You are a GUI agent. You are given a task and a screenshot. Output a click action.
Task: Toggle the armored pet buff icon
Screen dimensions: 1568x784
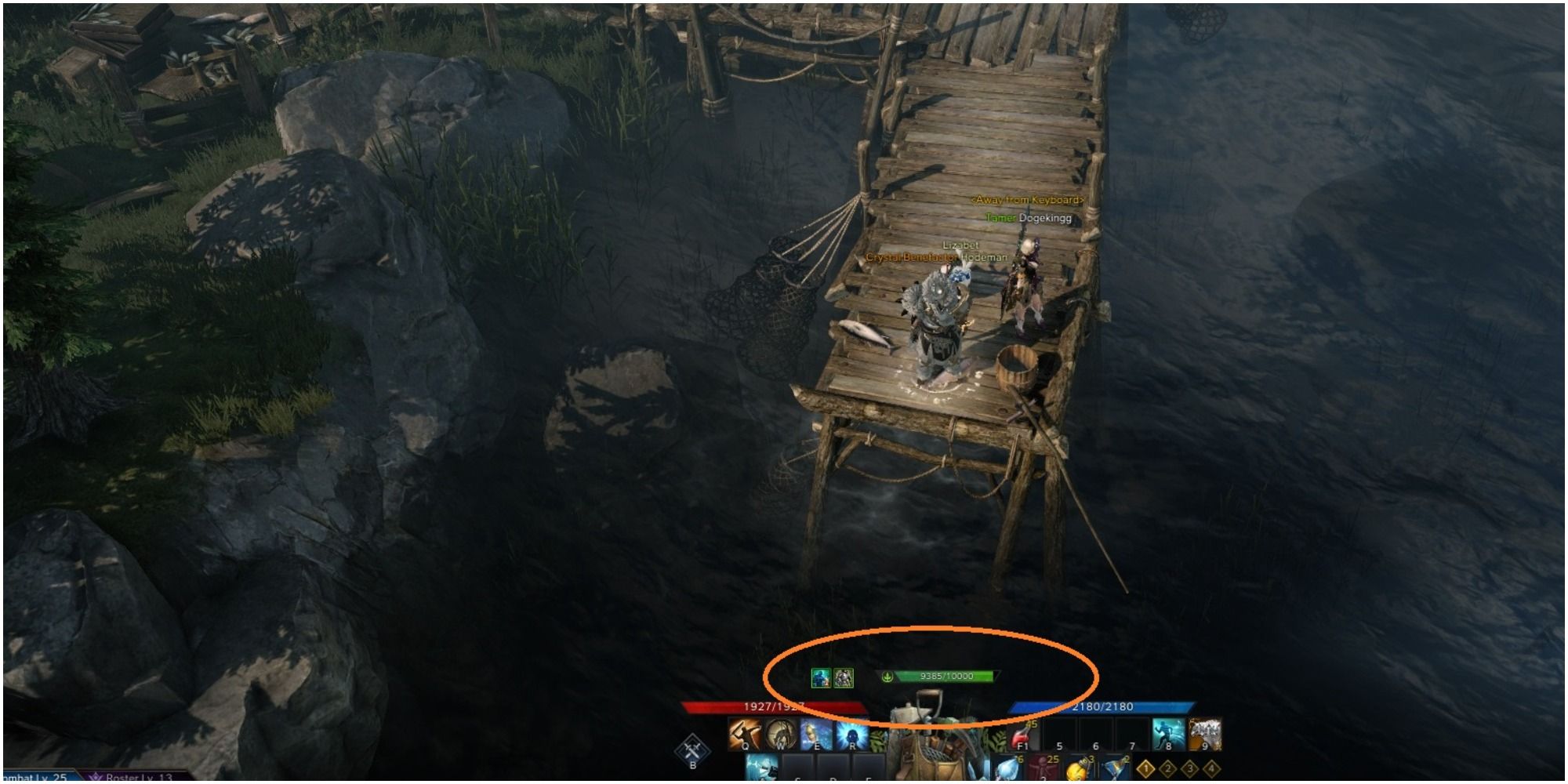pos(844,678)
